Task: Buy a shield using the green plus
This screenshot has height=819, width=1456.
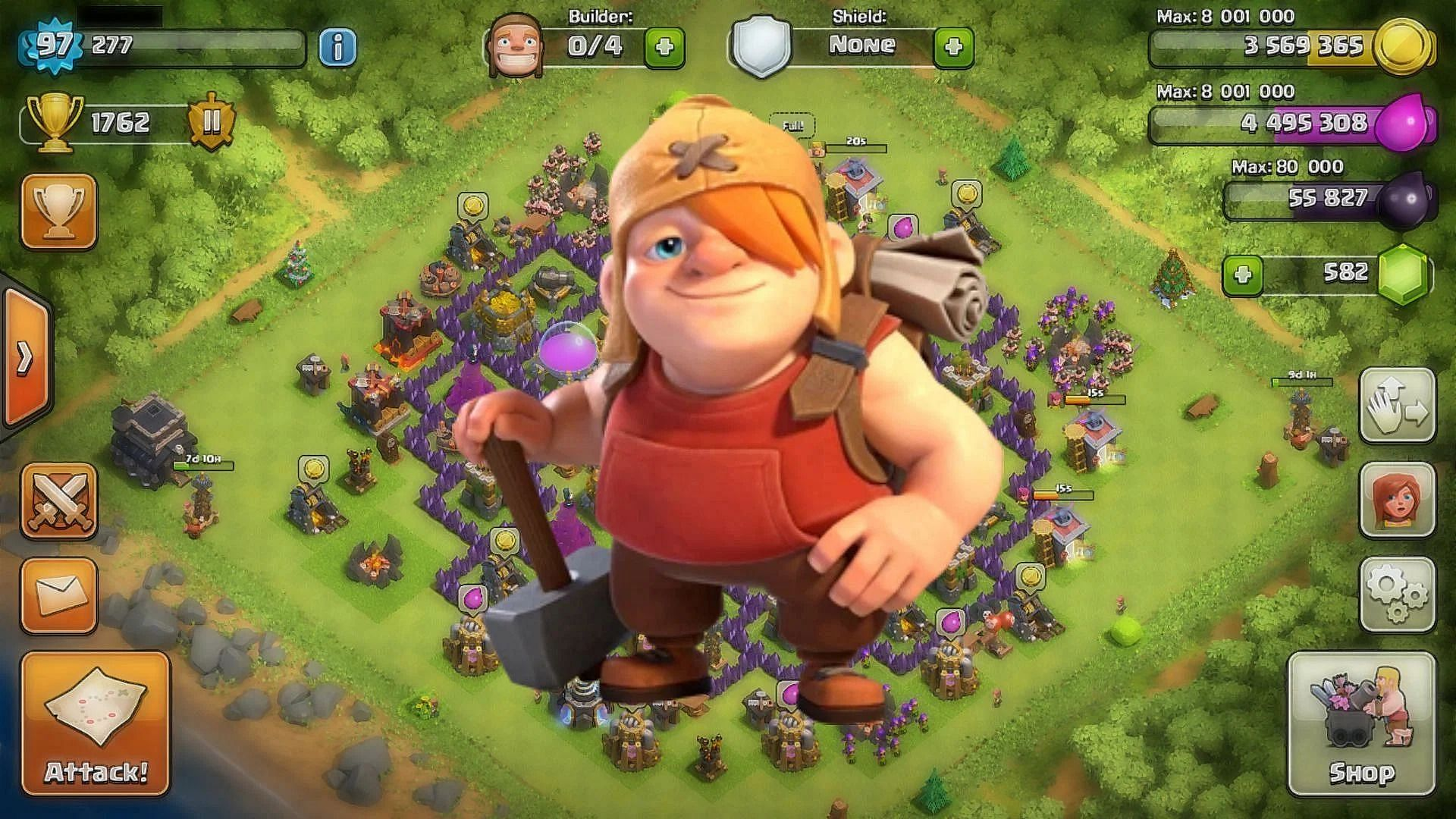Action: tap(953, 47)
